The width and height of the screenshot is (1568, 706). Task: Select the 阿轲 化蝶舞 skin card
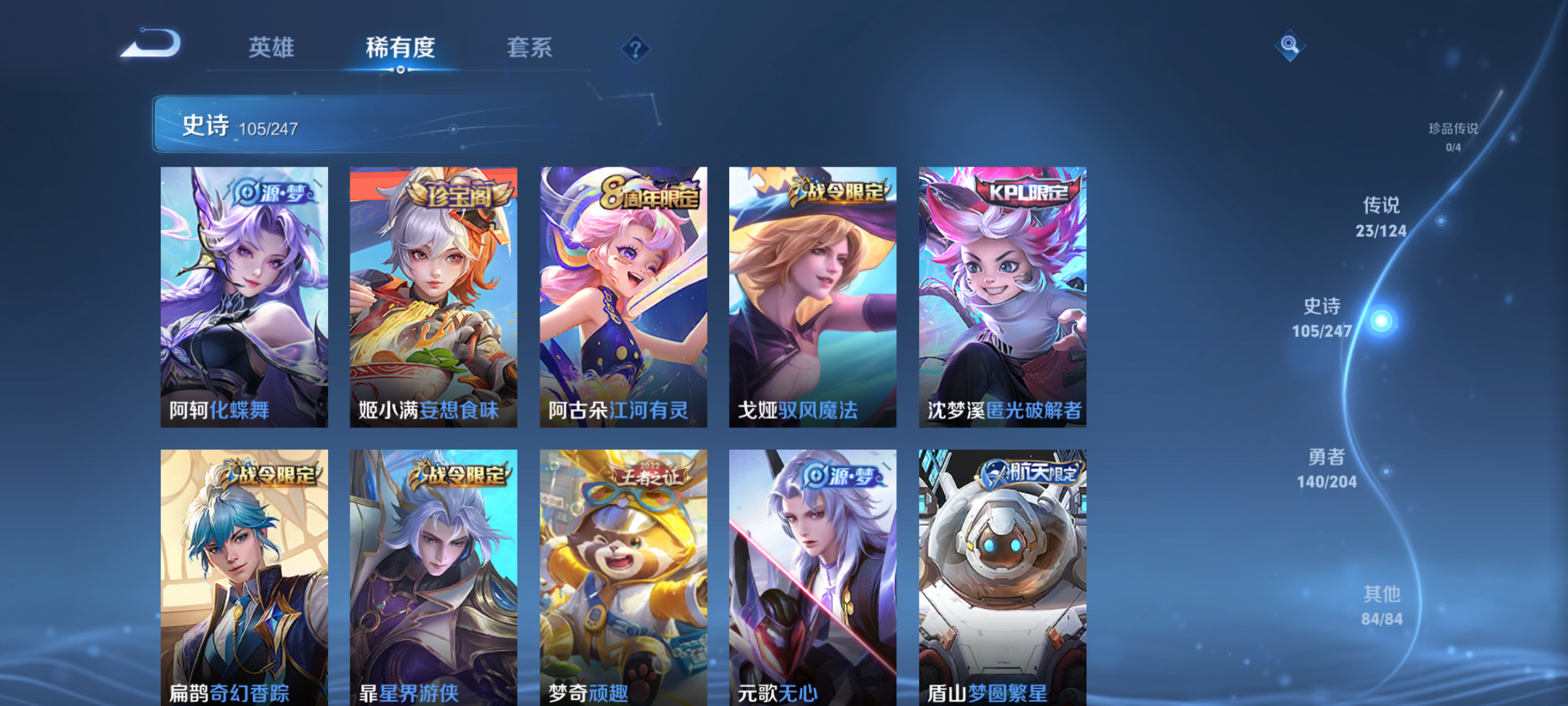[x=244, y=297]
